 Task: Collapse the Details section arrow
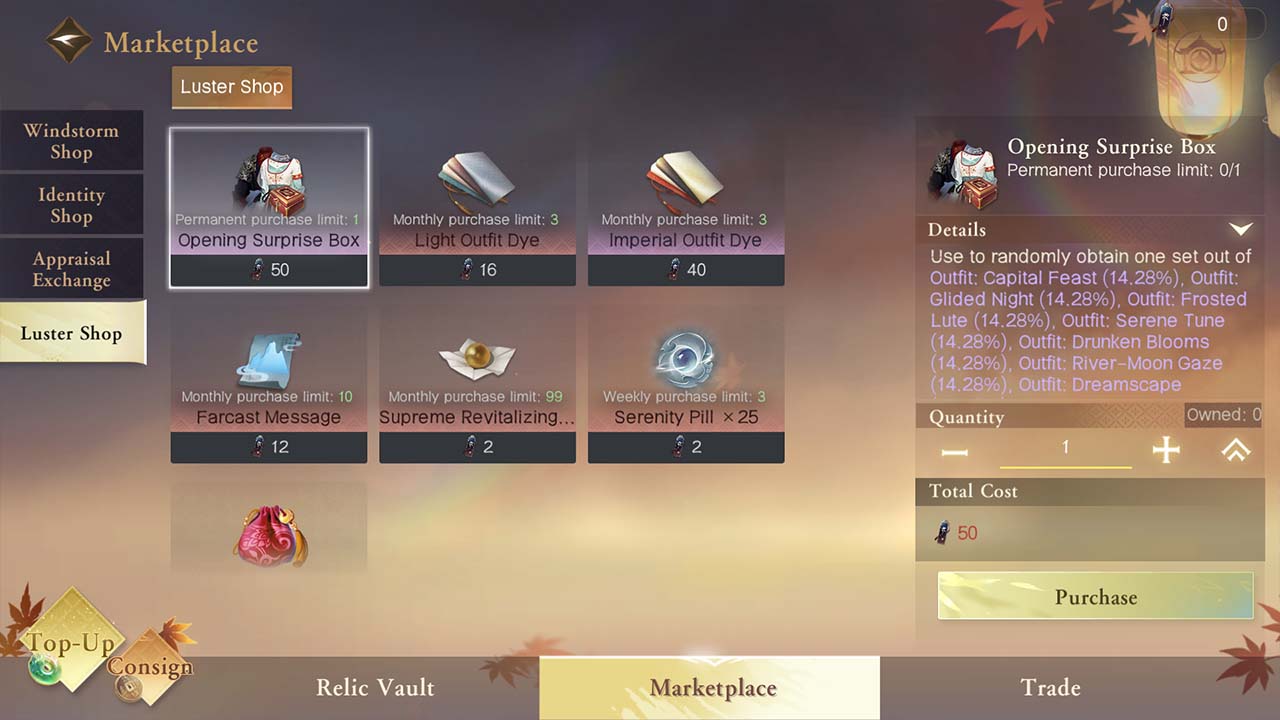pyautogui.click(x=1240, y=230)
